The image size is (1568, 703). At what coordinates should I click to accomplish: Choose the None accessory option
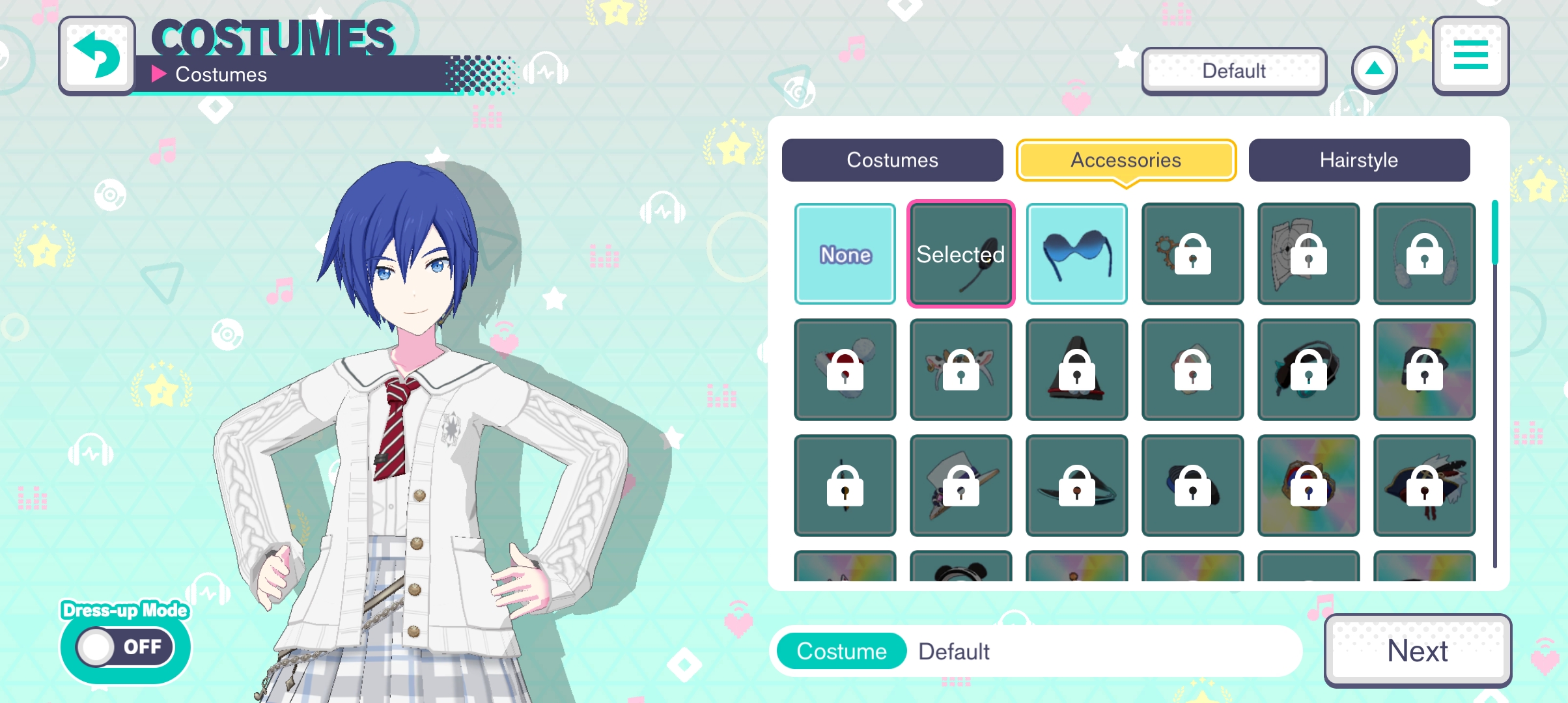[845, 254]
